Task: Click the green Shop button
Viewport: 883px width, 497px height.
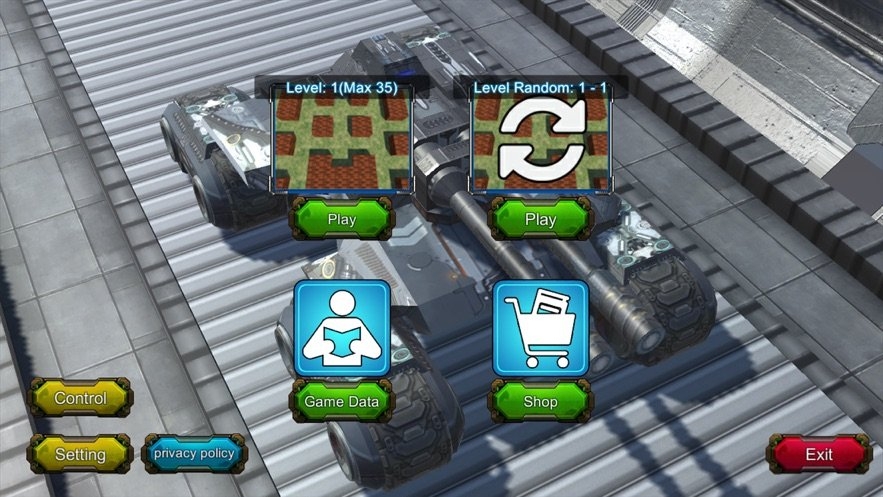Action: [540, 402]
